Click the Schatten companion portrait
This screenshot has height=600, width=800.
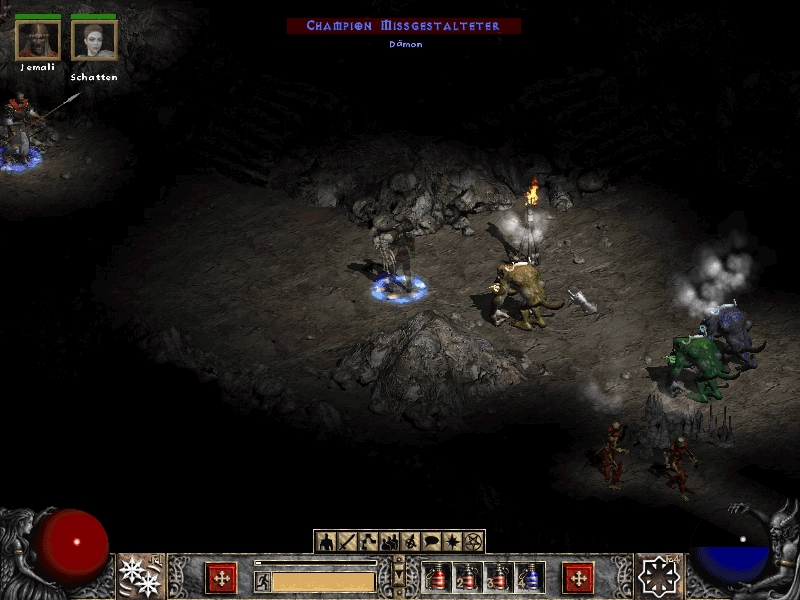pos(94,40)
